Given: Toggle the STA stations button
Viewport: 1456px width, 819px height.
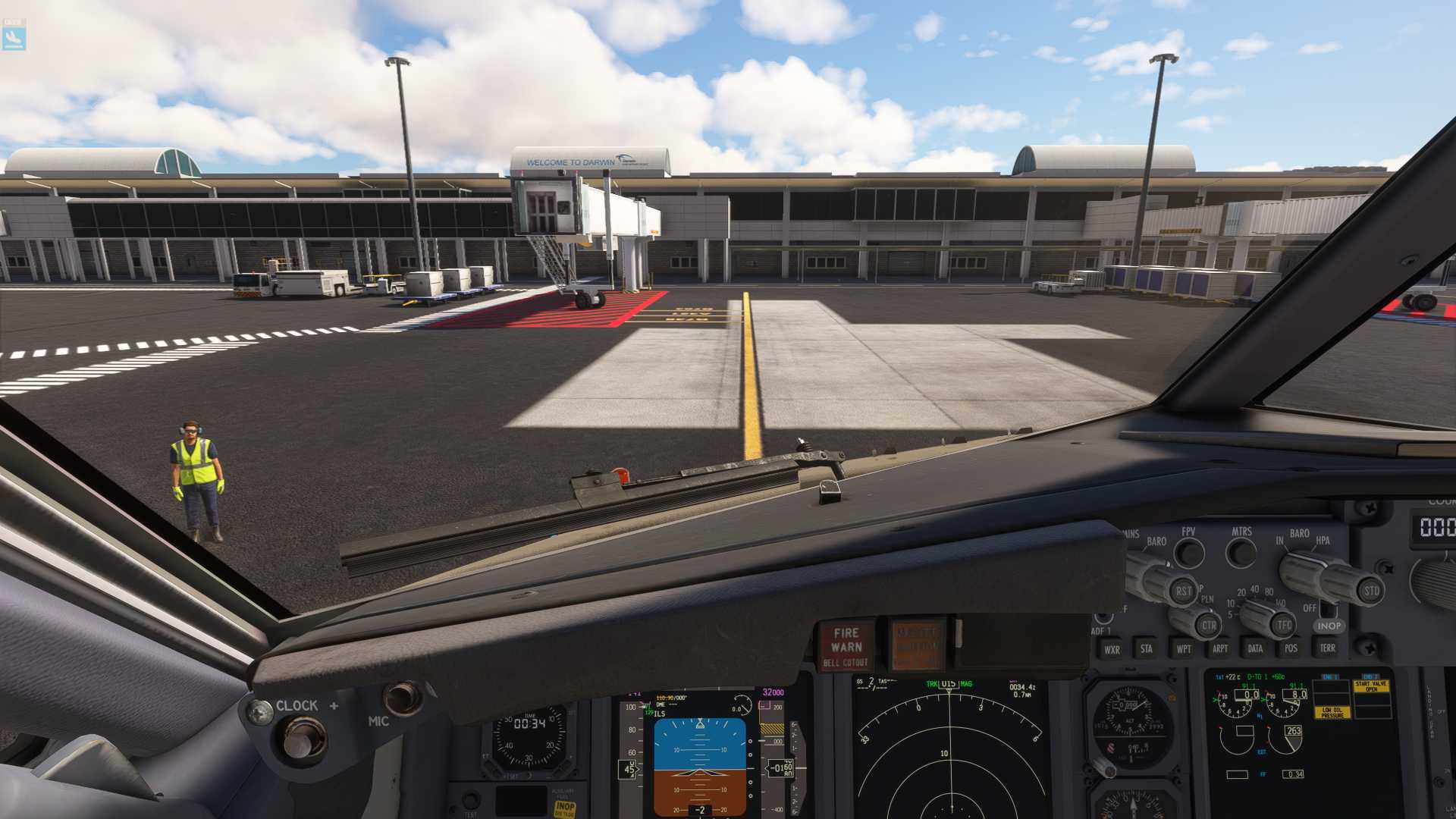Looking at the screenshot, I should click(x=1146, y=648).
